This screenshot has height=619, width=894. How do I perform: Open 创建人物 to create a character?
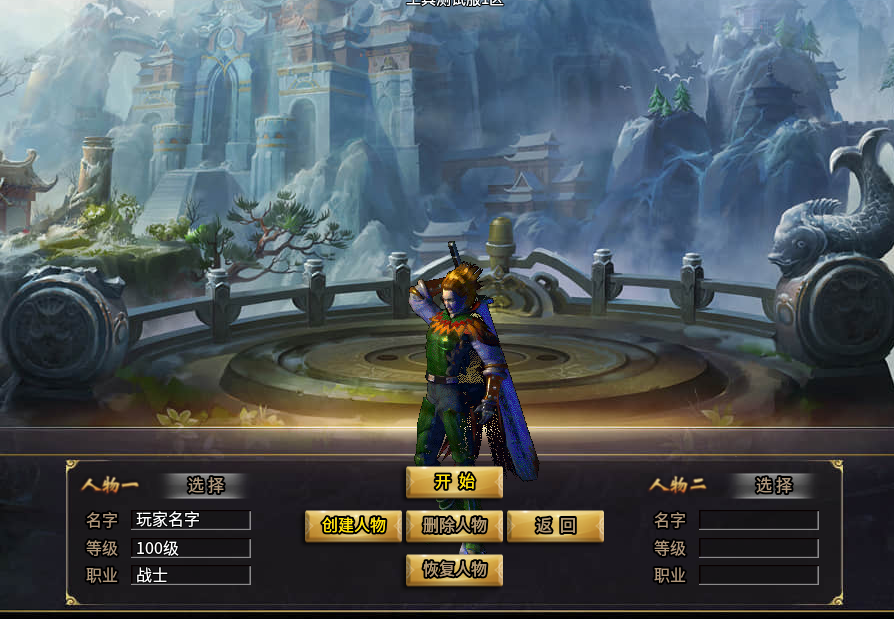pos(353,526)
